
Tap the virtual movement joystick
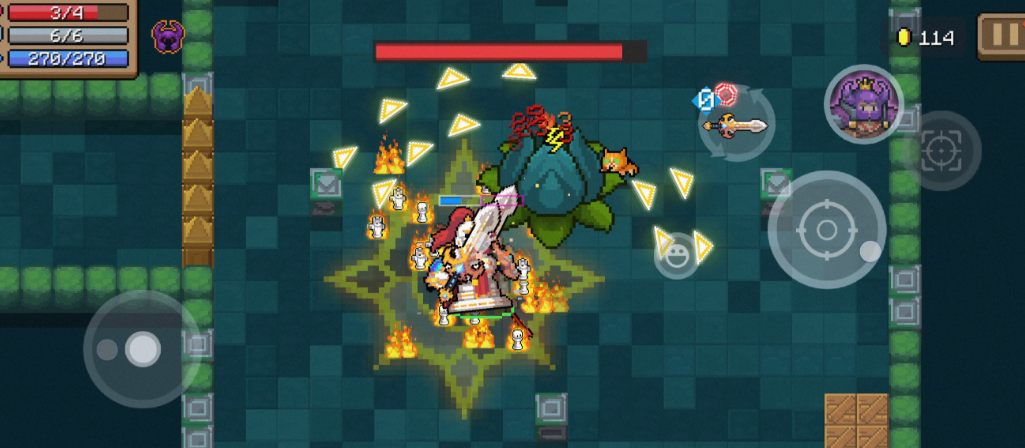tap(141, 349)
